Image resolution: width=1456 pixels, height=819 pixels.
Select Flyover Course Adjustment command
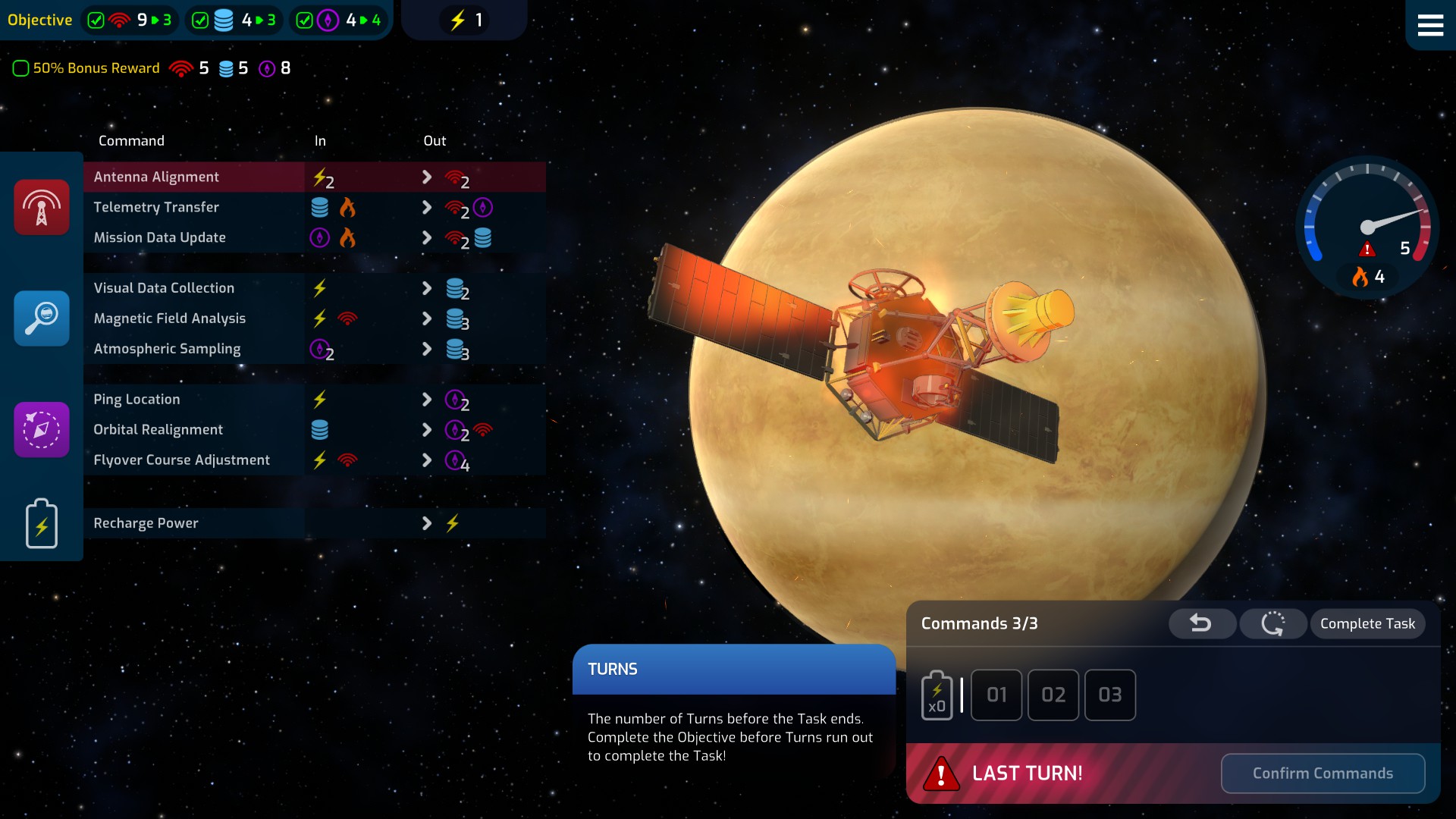(x=181, y=460)
